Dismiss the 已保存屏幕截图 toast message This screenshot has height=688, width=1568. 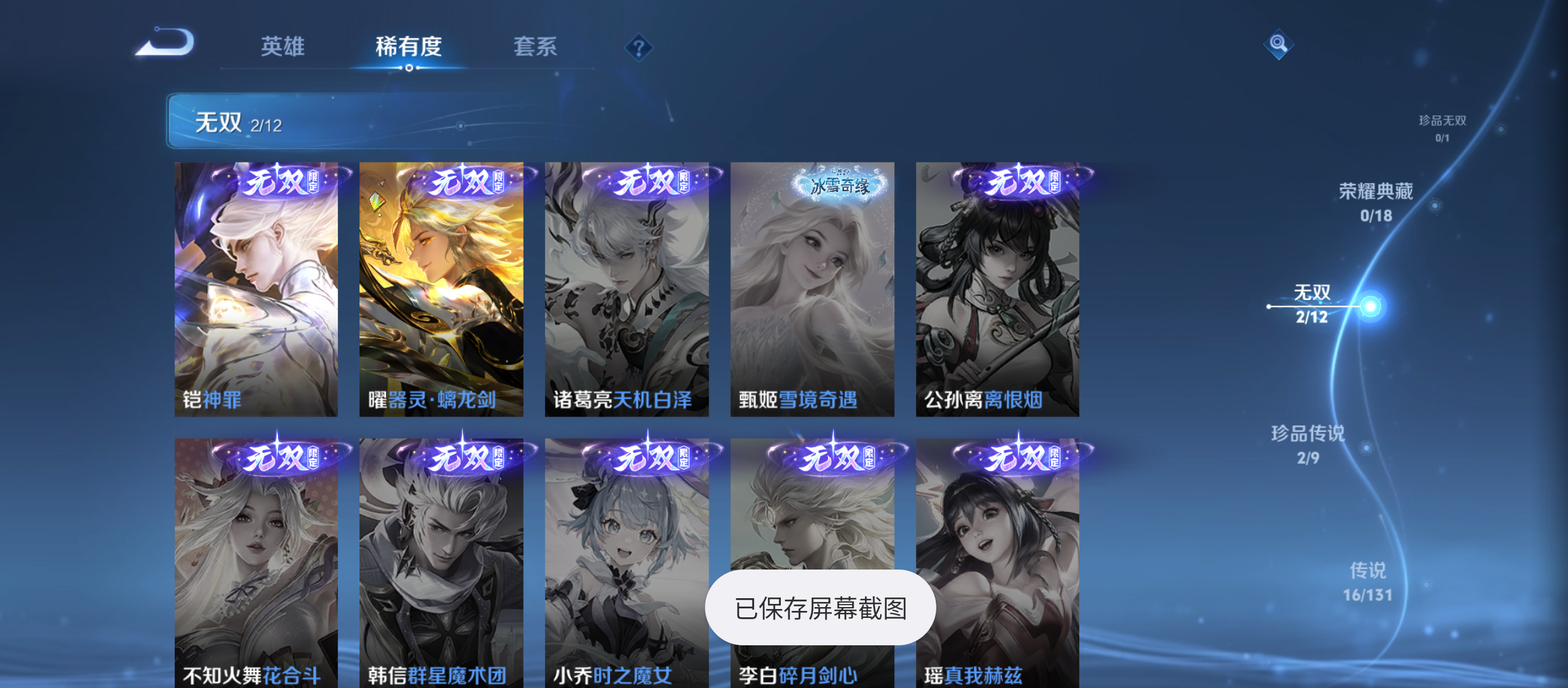(820, 608)
